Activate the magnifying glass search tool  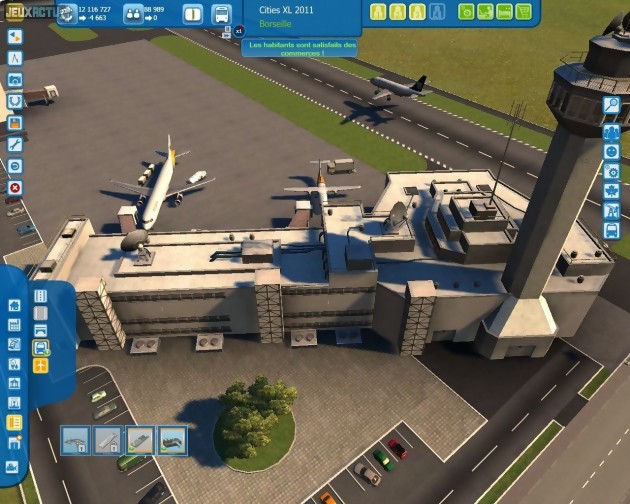pyautogui.click(x=611, y=104)
